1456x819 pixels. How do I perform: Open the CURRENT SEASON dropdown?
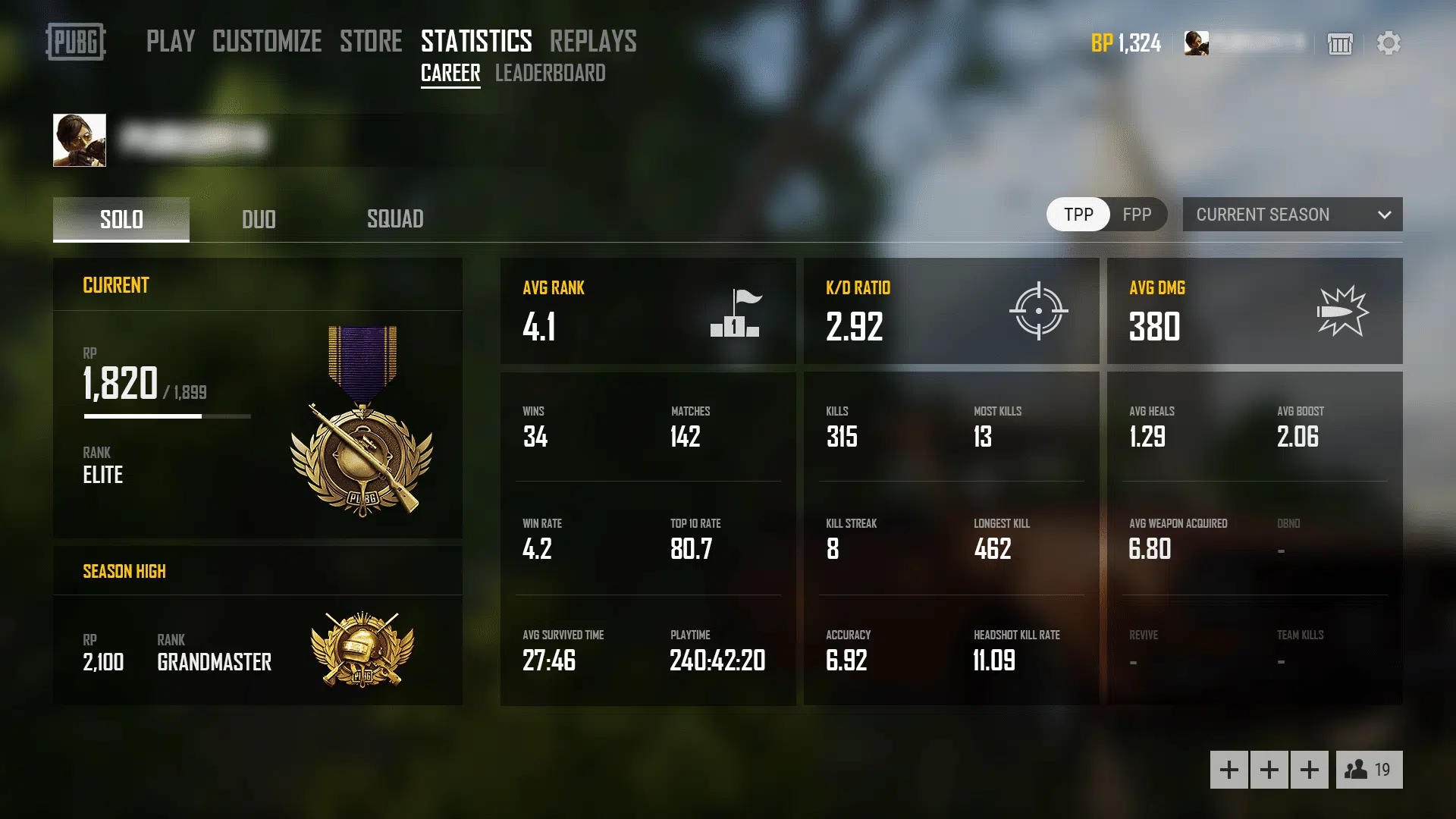[1289, 215]
